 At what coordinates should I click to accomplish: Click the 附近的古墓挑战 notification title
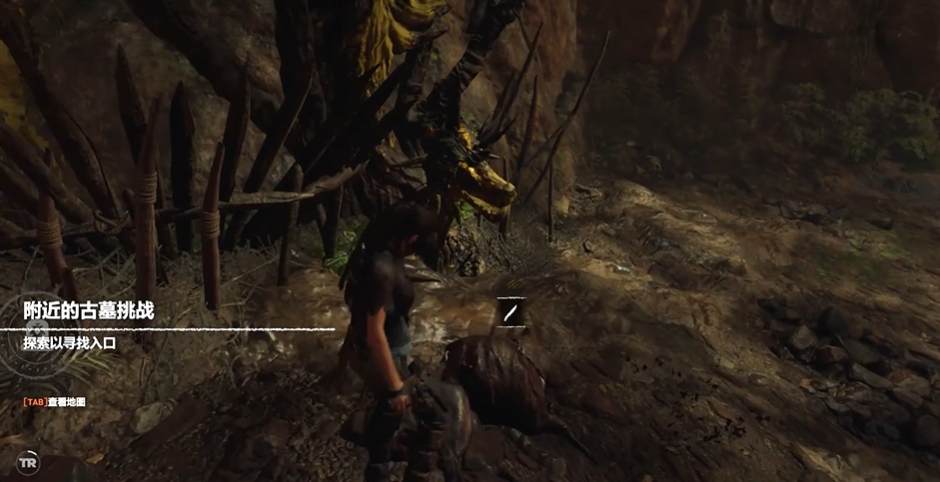coord(90,309)
